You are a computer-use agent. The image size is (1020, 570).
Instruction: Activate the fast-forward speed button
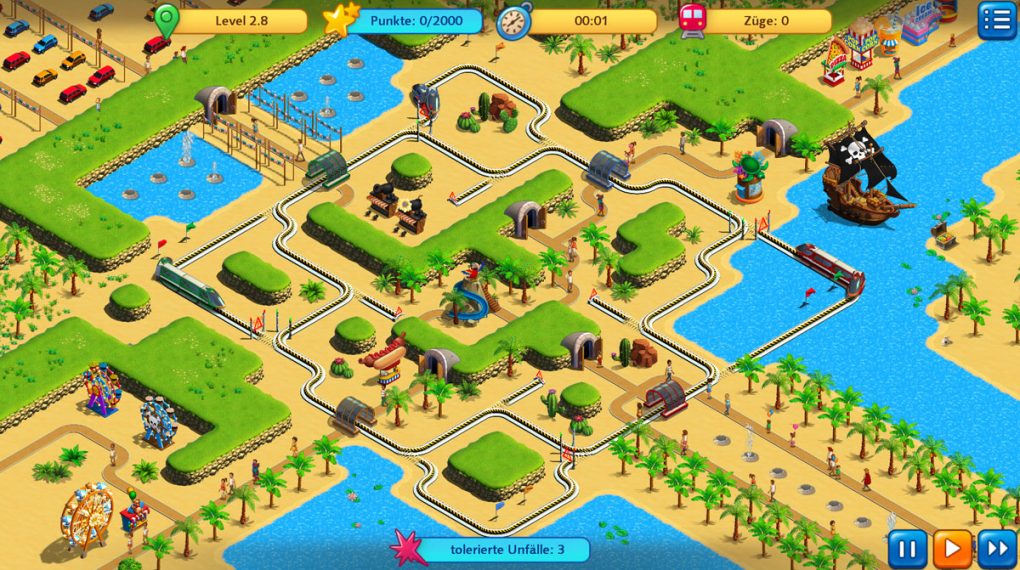pyautogui.click(x=996, y=549)
